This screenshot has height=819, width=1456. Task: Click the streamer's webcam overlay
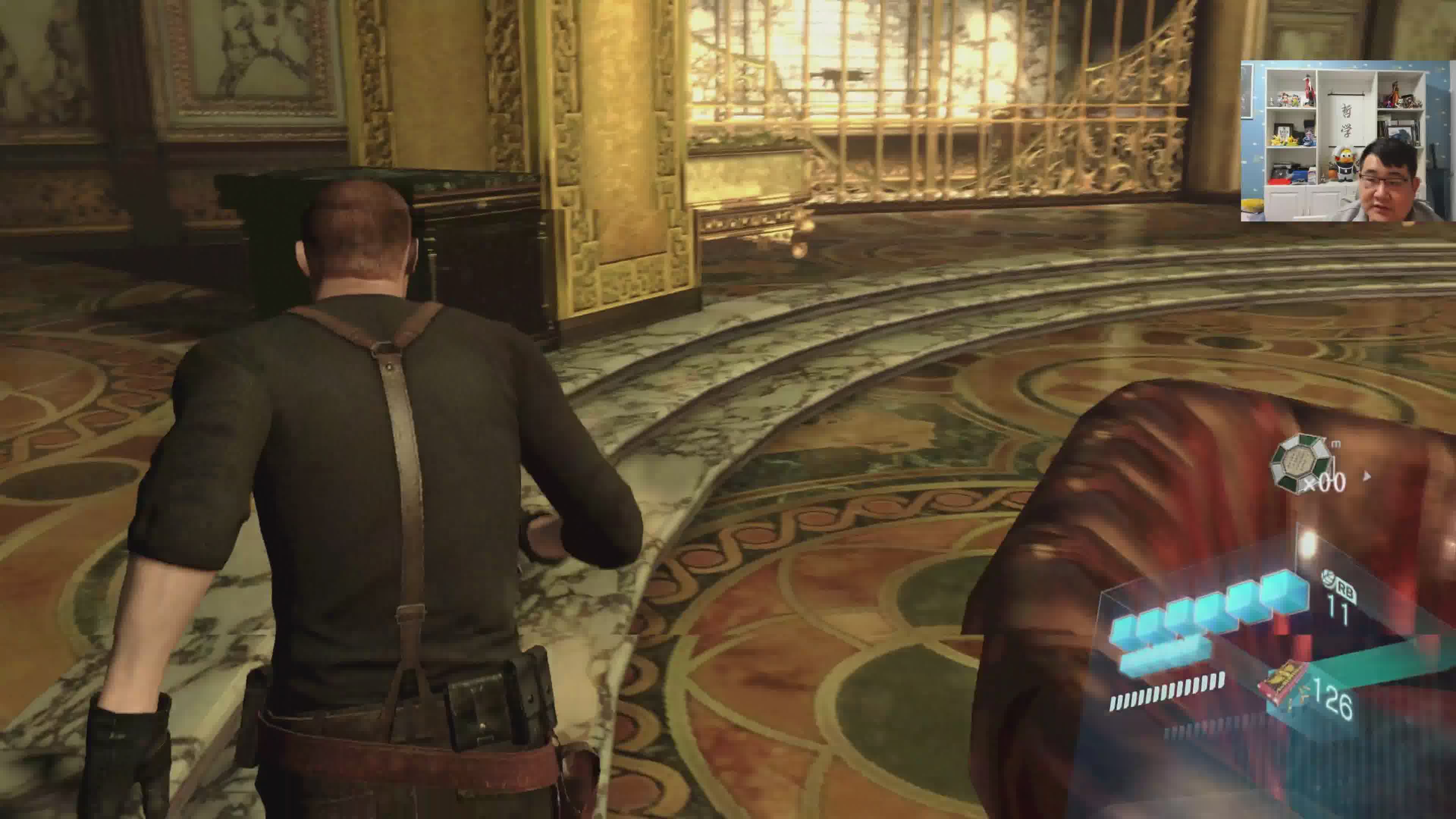[1348, 141]
